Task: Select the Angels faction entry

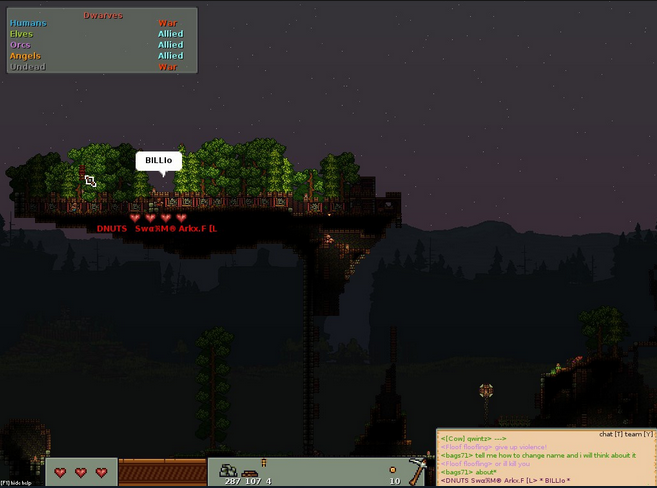Action: [x=26, y=56]
